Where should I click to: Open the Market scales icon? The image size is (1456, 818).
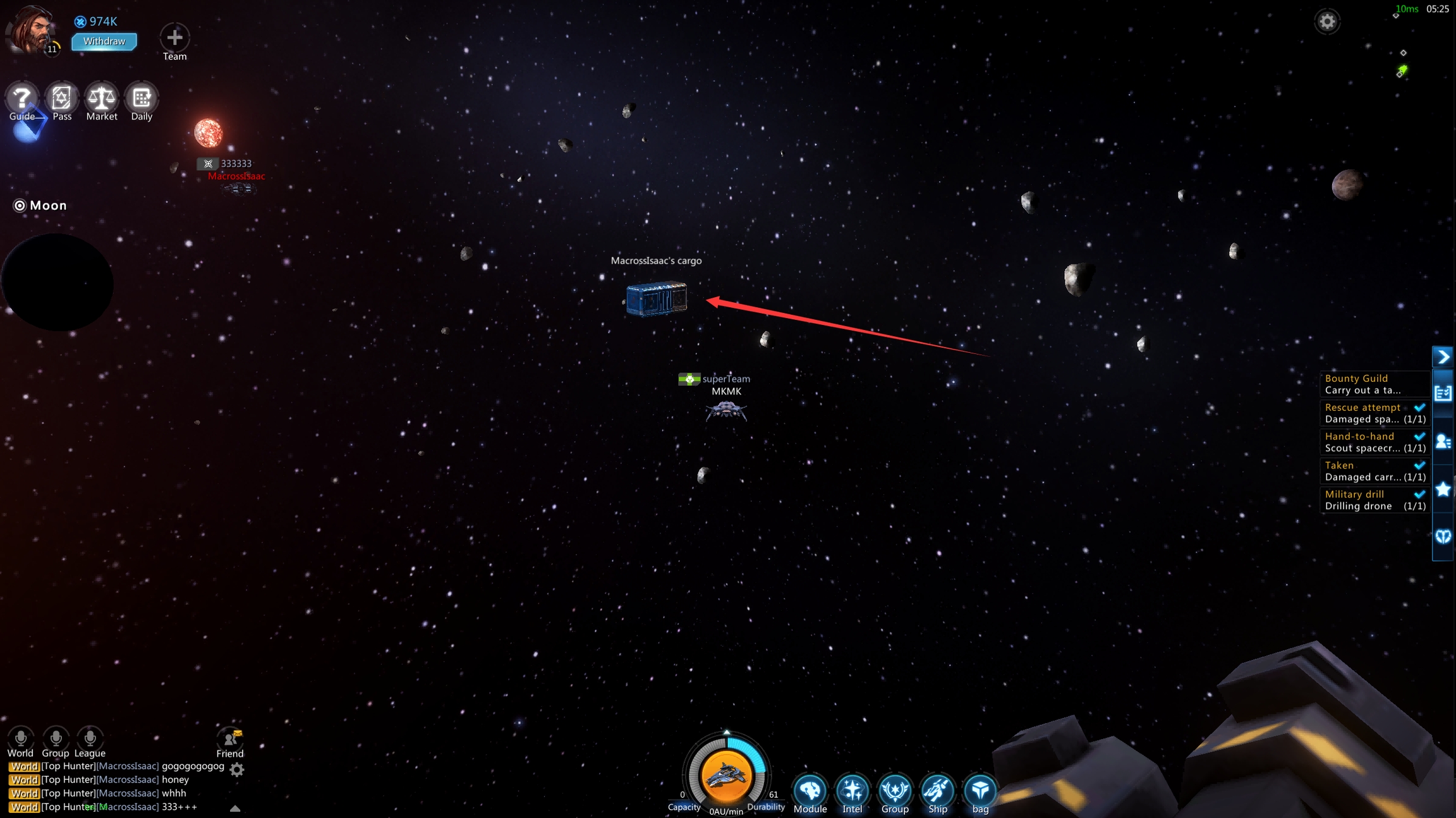point(101,98)
